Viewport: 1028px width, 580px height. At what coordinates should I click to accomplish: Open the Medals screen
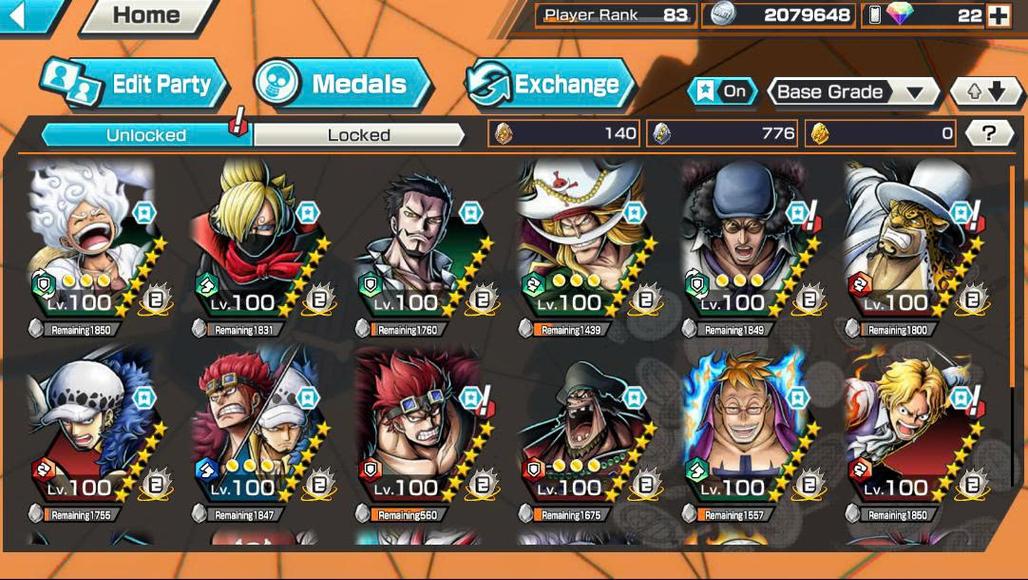point(343,84)
